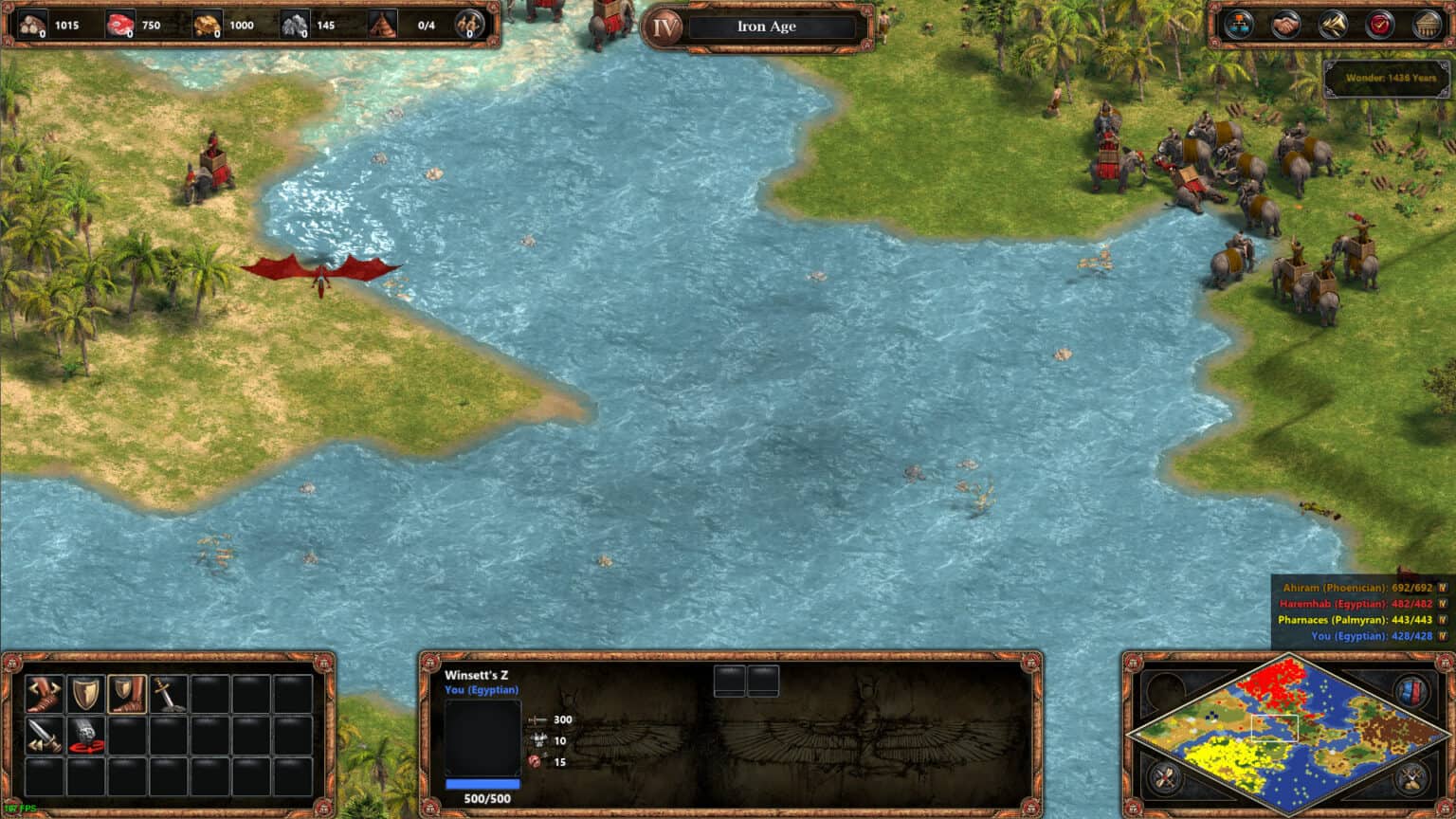Toggle the lower minimap mode button
This screenshot has width=1456, height=819.
coord(1410,780)
